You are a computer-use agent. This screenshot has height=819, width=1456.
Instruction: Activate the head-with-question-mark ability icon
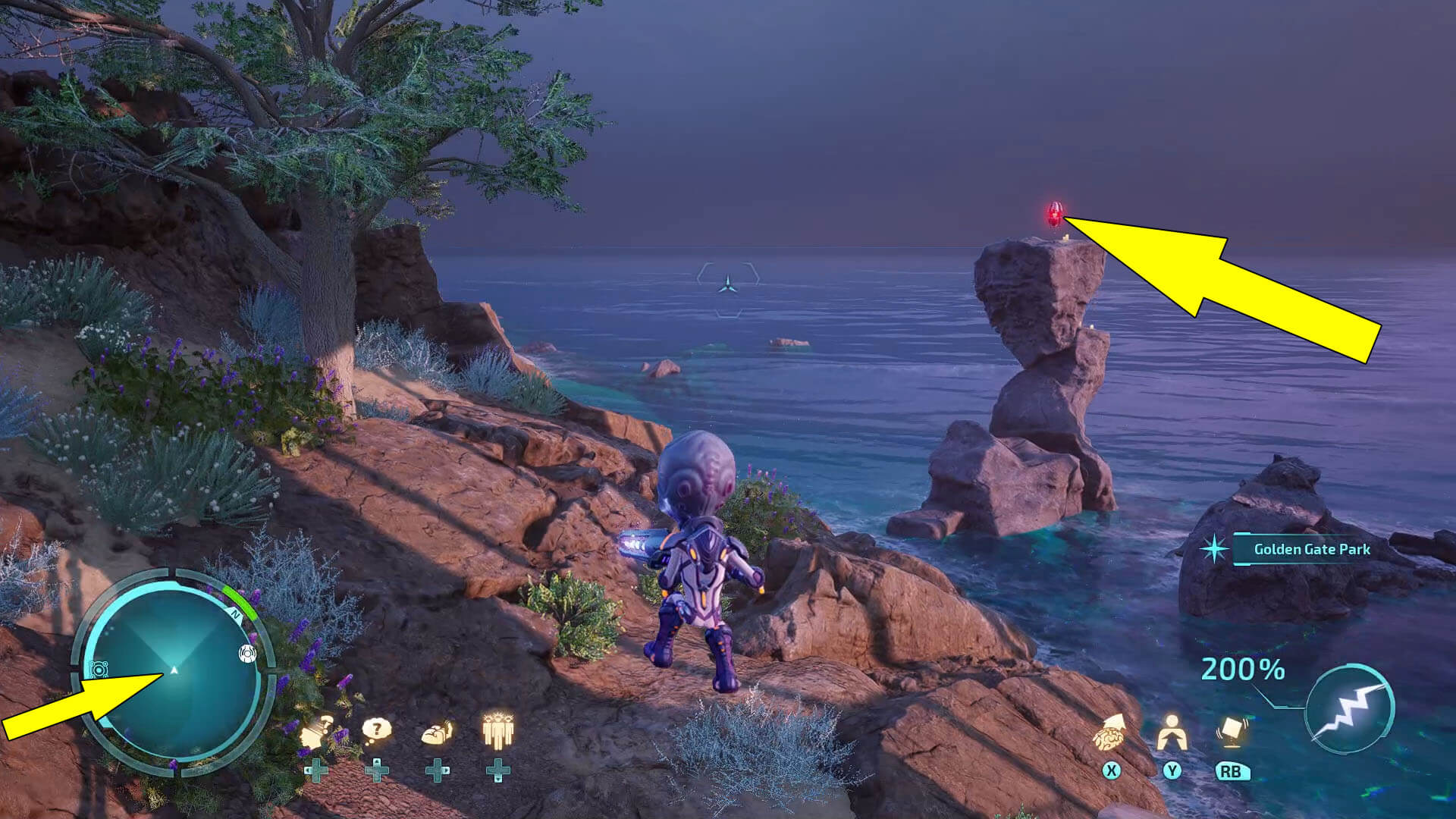pyautogui.click(x=317, y=733)
